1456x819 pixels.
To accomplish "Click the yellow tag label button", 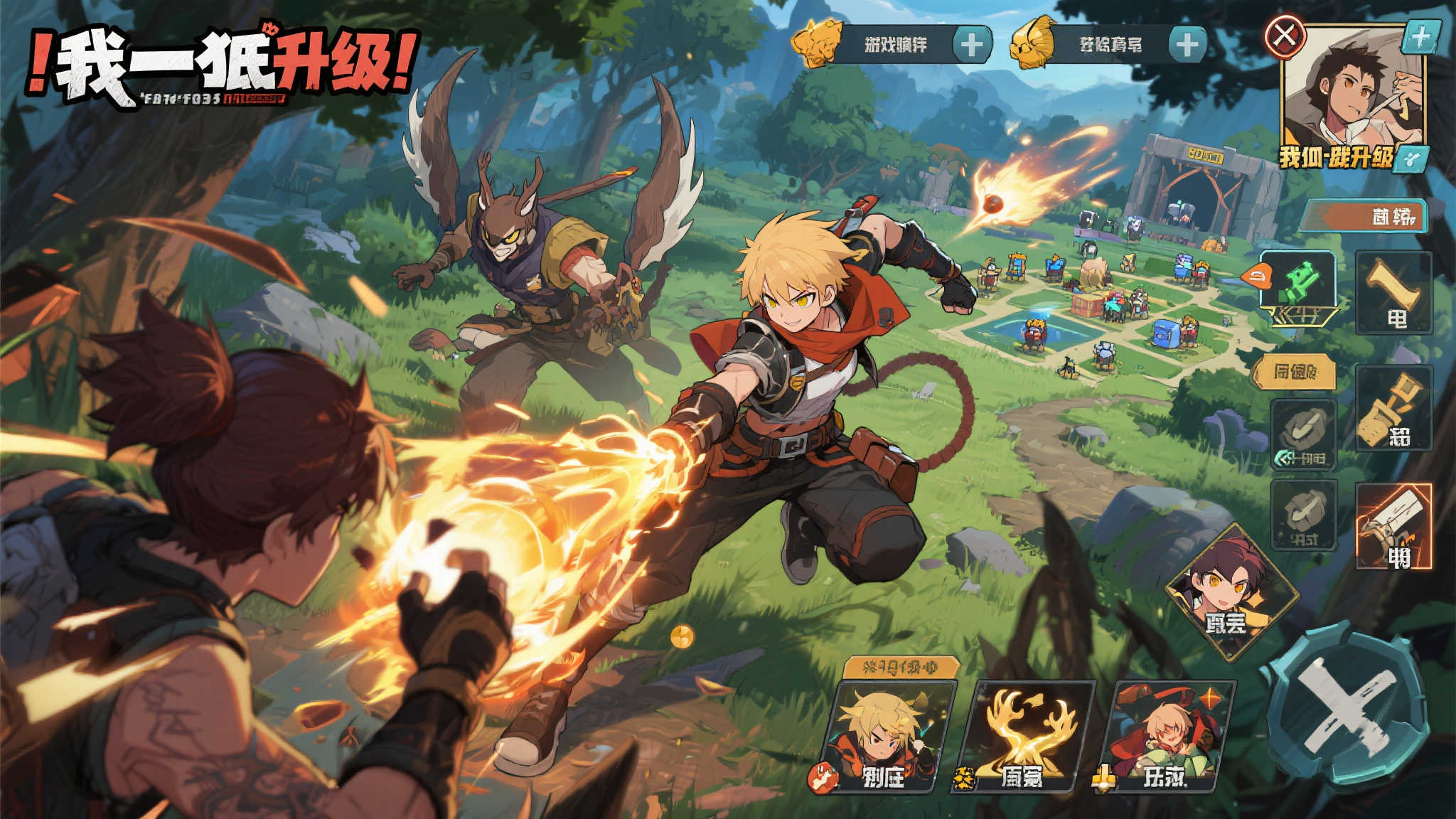I will (x=1294, y=371).
